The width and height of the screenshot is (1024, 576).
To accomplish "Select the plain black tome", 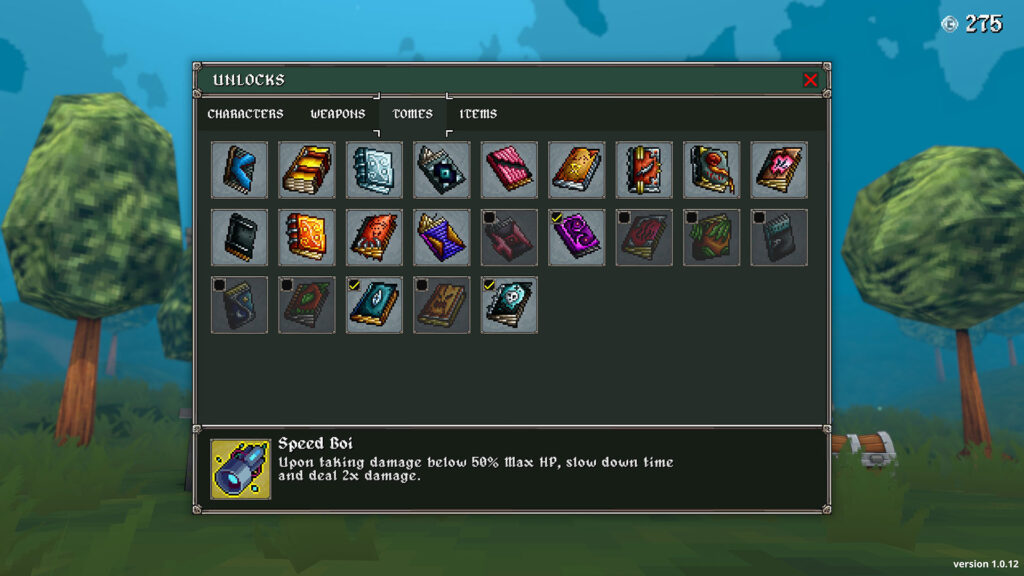I will pos(240,237).
